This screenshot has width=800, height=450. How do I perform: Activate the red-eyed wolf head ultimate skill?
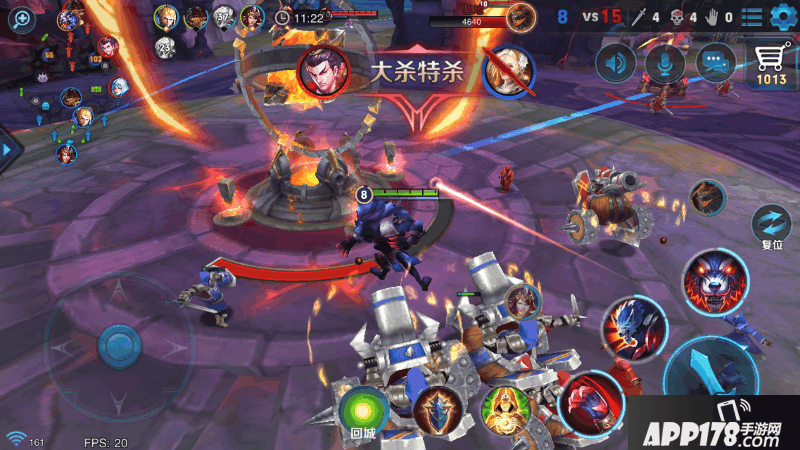pos(715,279)
